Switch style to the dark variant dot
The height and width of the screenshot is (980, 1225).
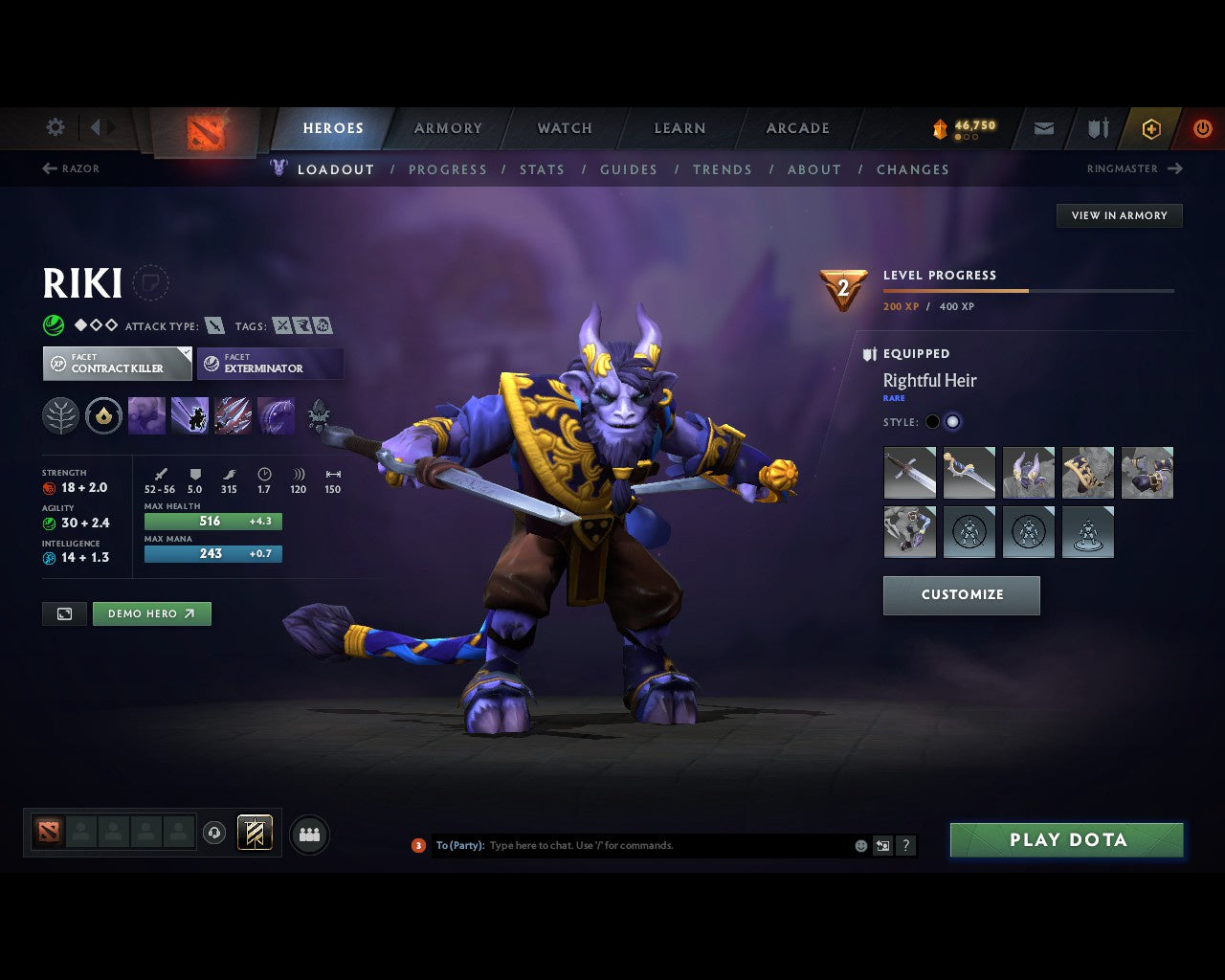931,421
